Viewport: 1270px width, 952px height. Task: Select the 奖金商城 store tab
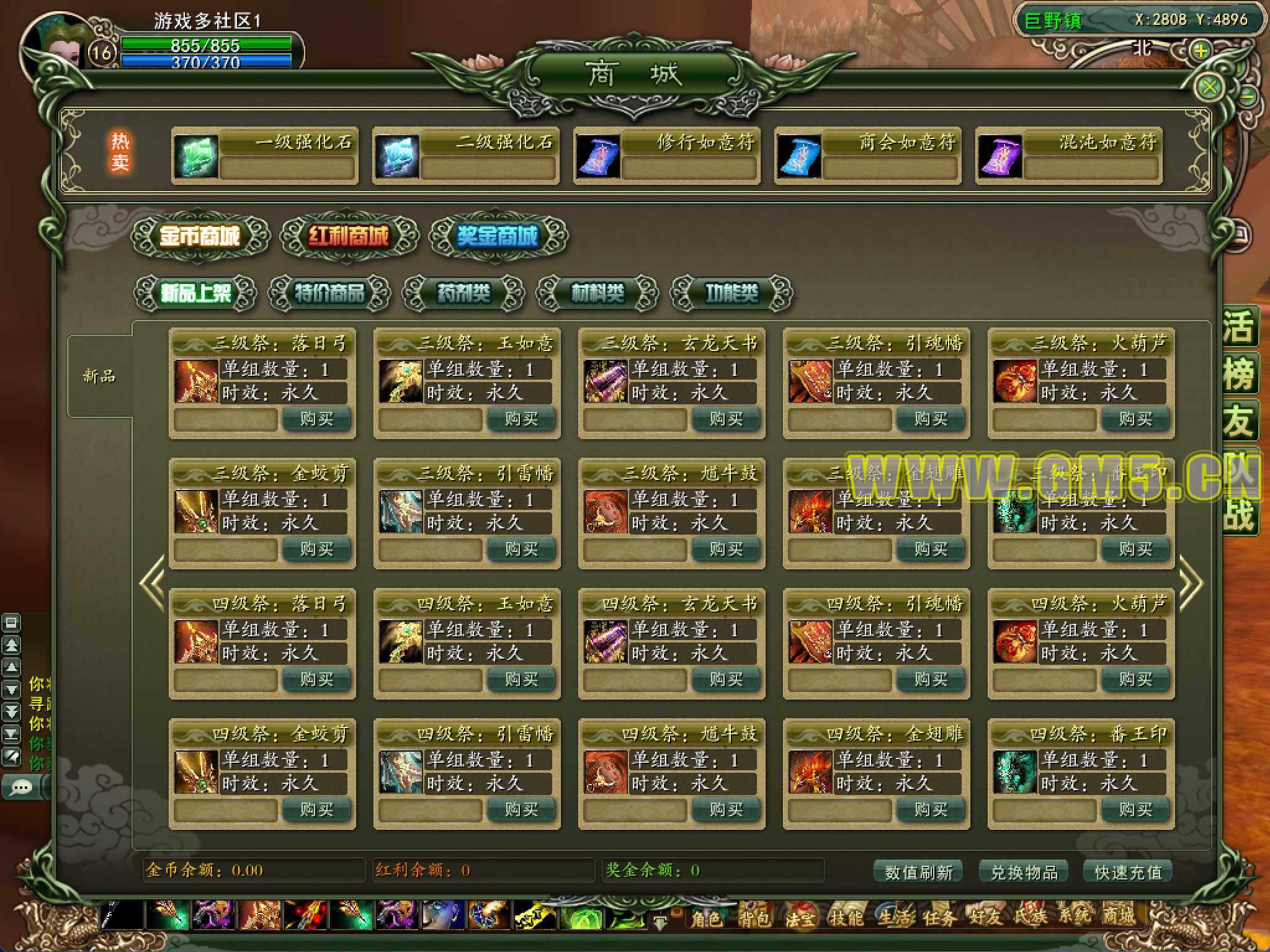tap(498, 236)
